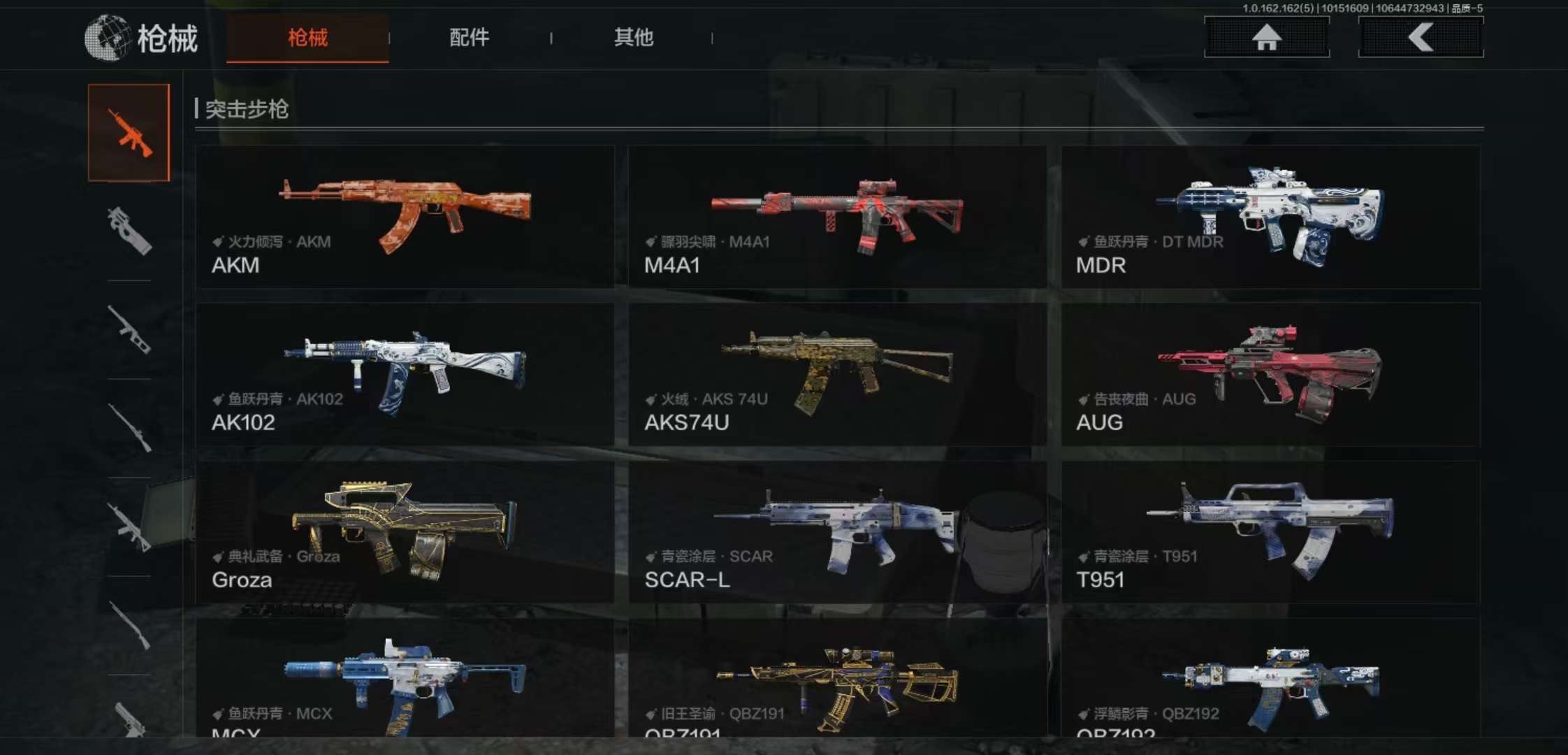Switch to the 枪械 tab
The image size is (1568, 755).
(307, 38)
